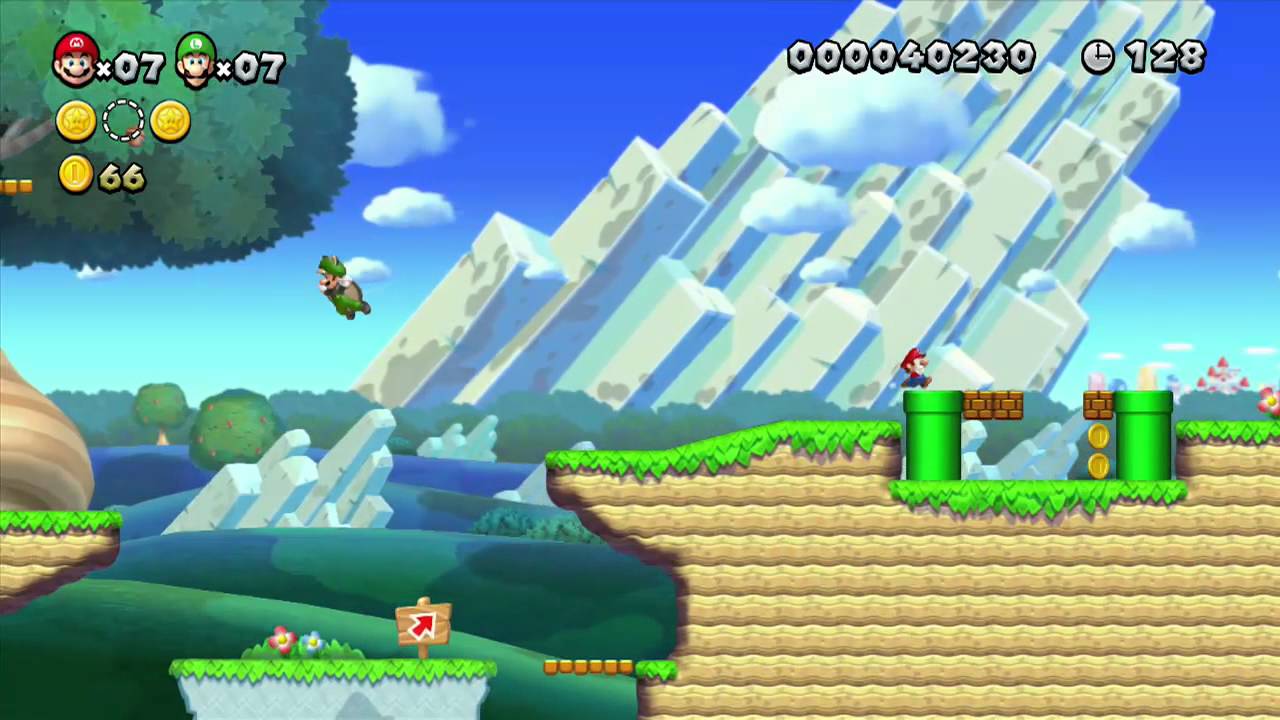
Task: Click the empty uncollected Star Coin slot
Action: [122, 121]
